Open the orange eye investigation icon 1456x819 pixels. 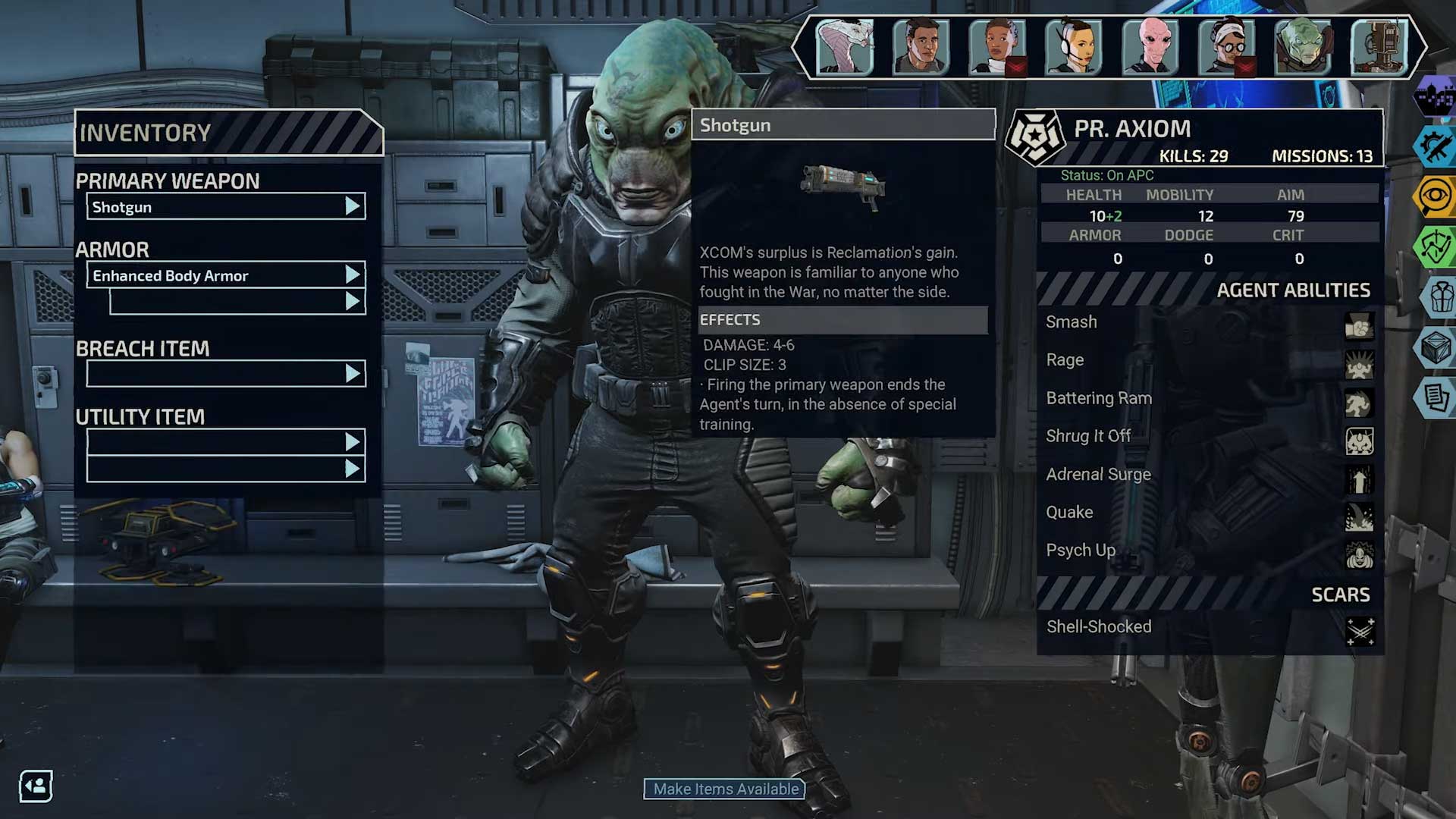1436,196
